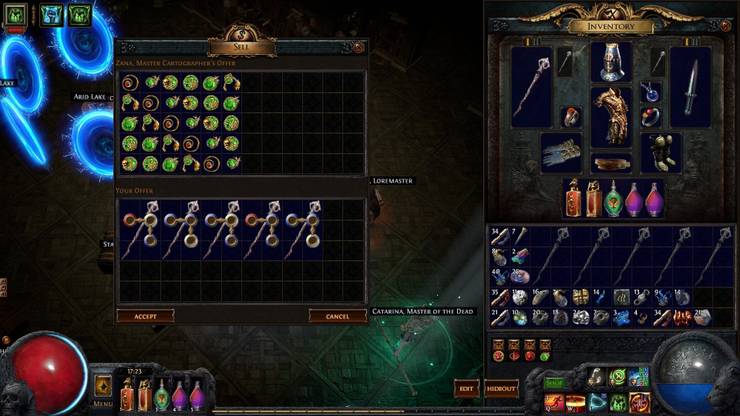Image resolution: width=740 pixels, height=416 pixels.
Task: Select the equipped gloves slot
Action: [561, 153]
